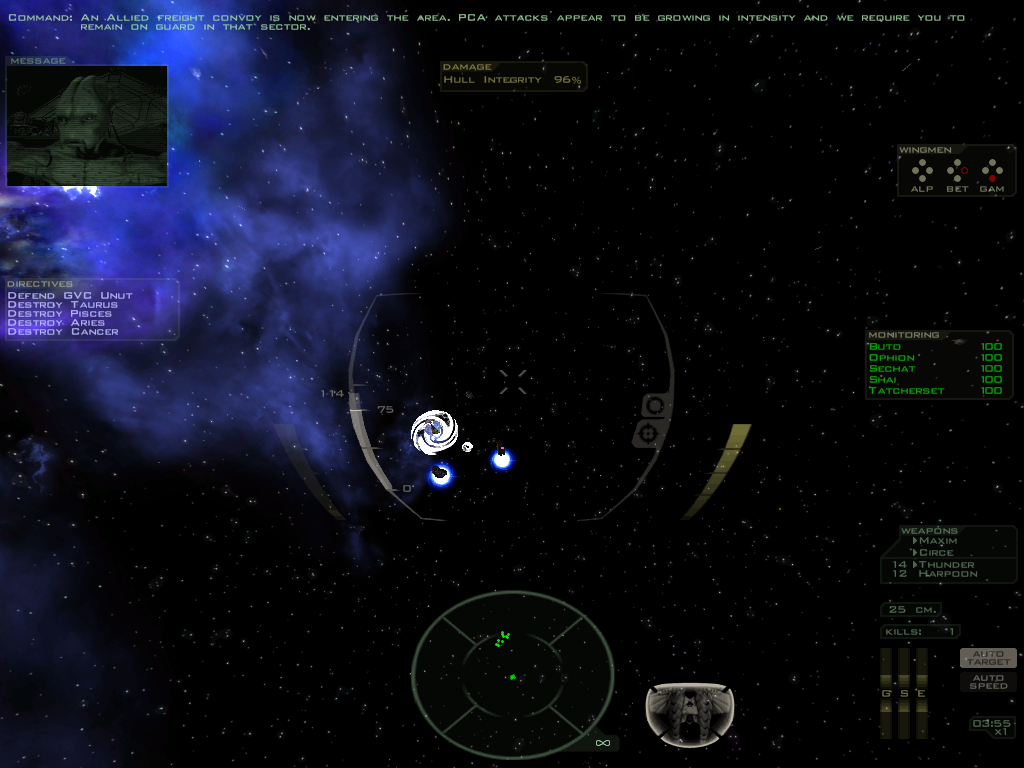Select the Destroy Taurus directive
Image resolution: width=1024 pixels, height=768 pixels.
[62, 305]
